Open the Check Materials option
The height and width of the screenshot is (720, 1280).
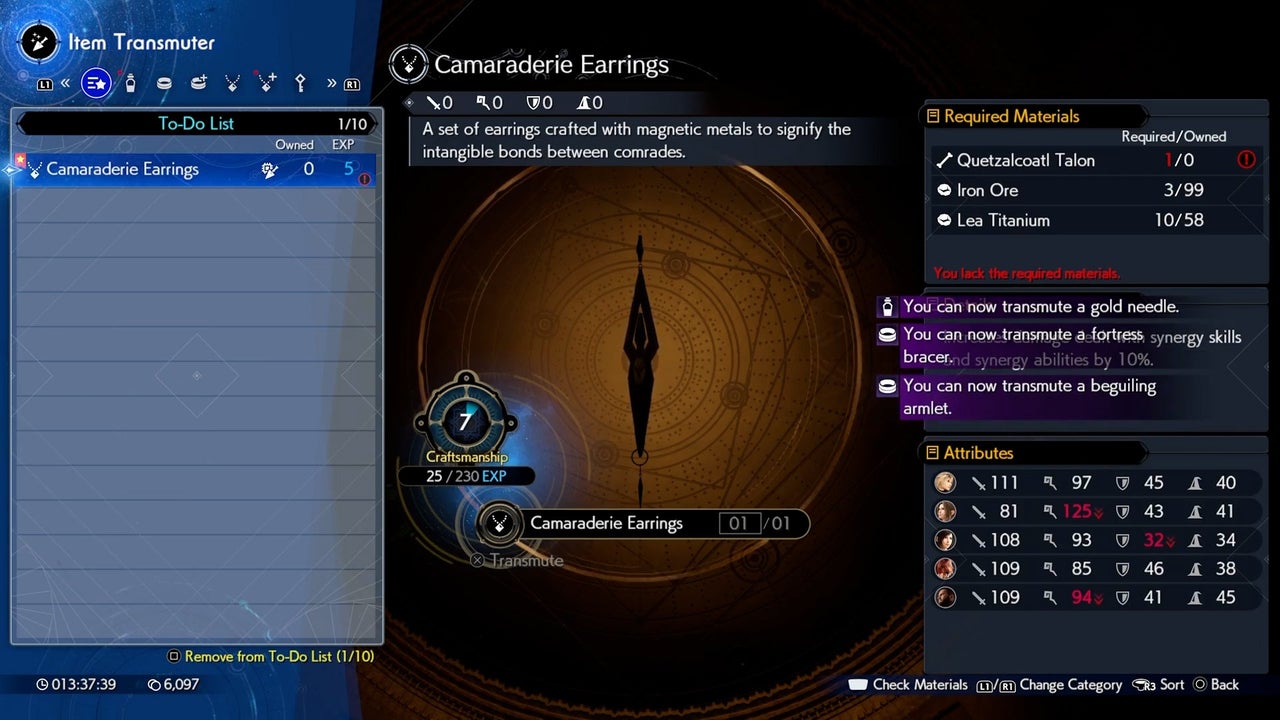pyautogui.click(x=908, y=685)
